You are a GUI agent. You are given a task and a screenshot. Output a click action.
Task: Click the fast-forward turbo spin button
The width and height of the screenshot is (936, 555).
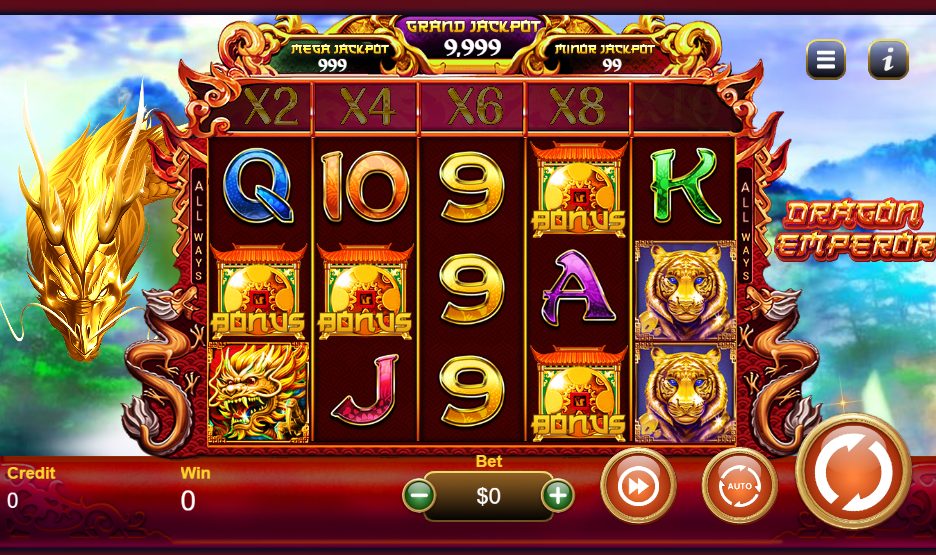pyautogui.click(x=638, y=486)
